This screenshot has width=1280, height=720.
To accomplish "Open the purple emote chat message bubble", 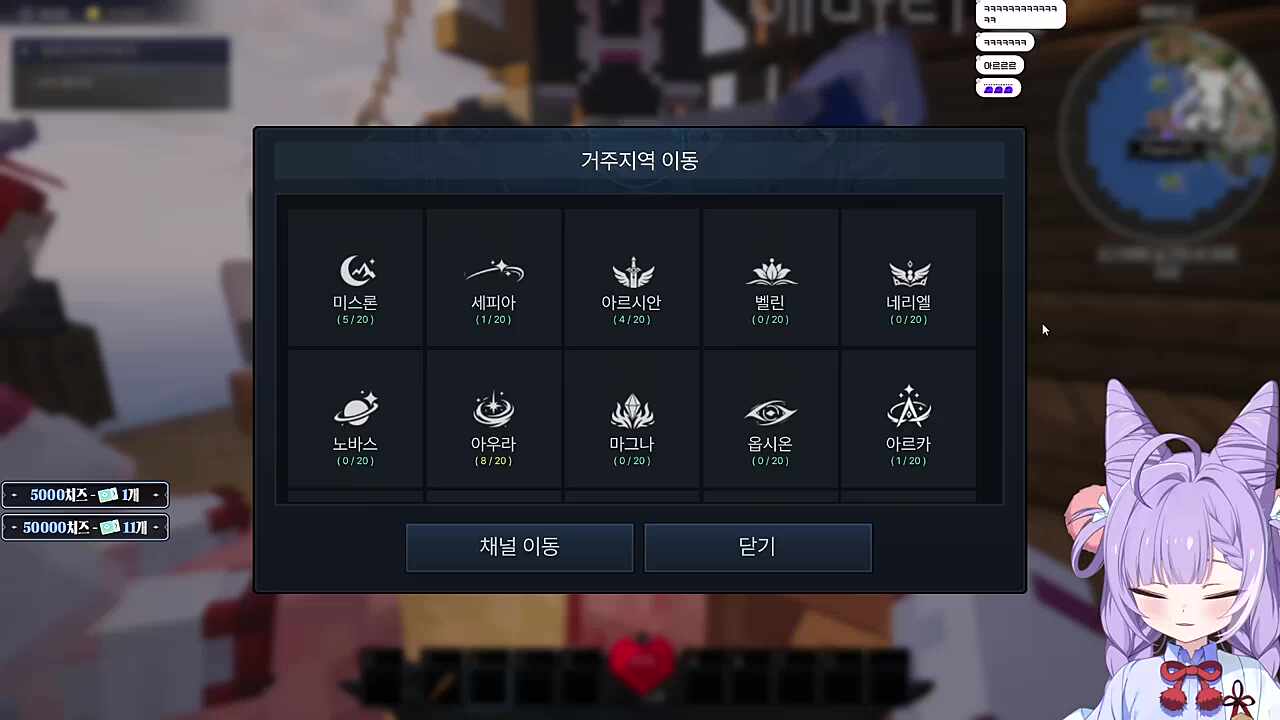I will pos(997,87).
